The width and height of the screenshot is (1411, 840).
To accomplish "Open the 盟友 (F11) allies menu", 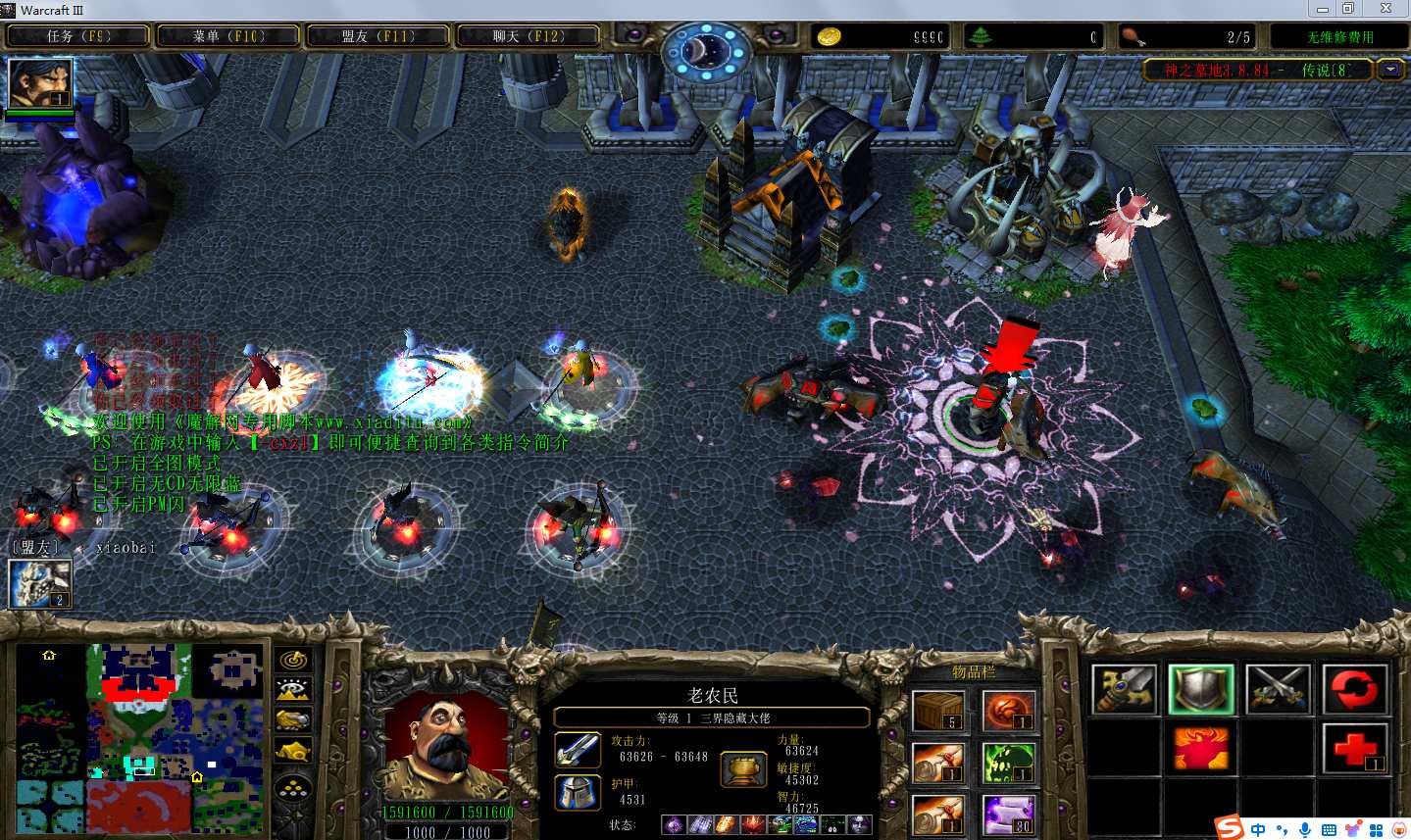I will (x=378, y=36).
